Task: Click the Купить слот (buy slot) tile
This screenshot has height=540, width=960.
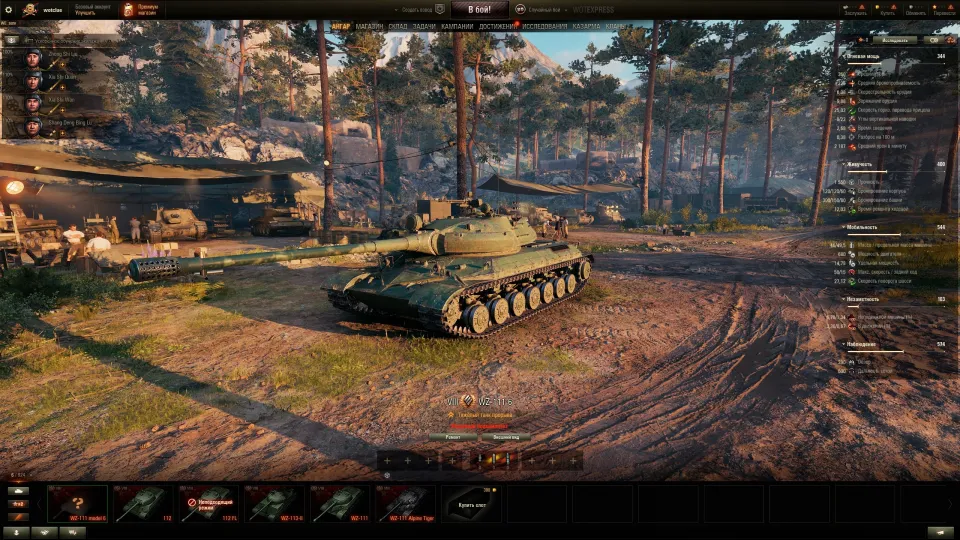Action: [x=470, y=503]
